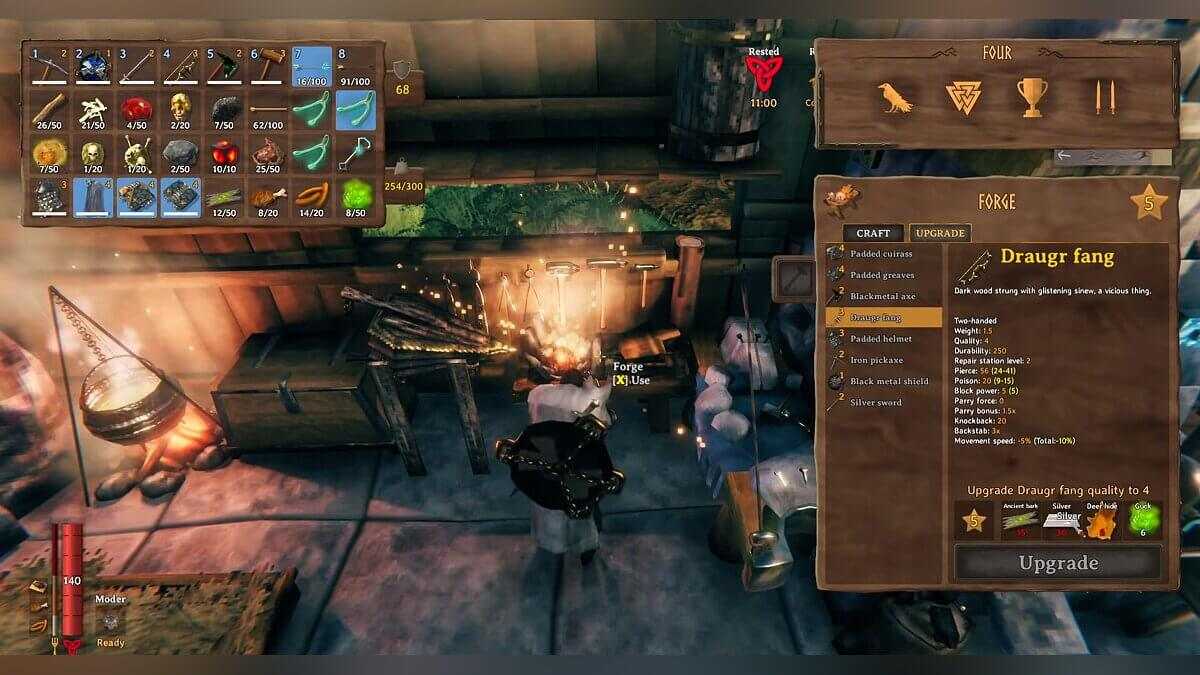Open the raven texts icon

pyautogui.click(x=895, y=97)
